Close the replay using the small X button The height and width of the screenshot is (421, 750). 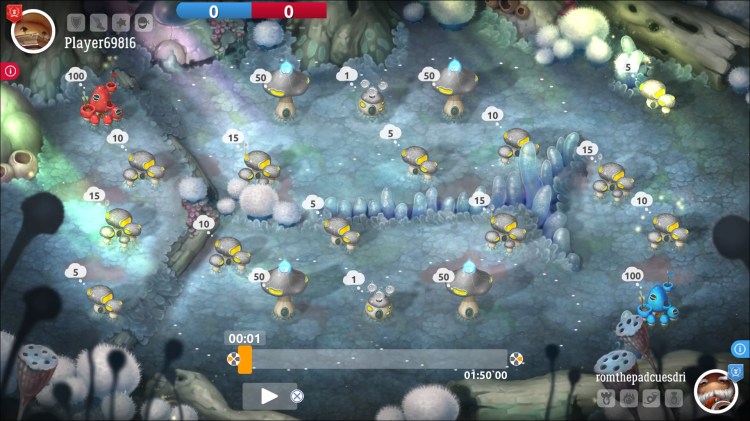pos(297,396)
